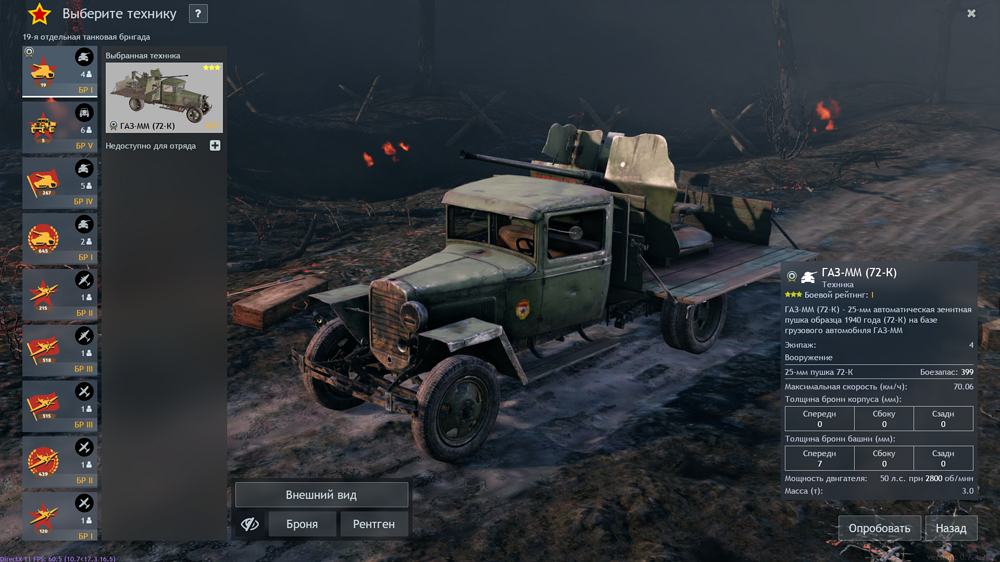Choose the БР V squad with 6 crew
The image size is (1000, 562).
pos(60,128)
